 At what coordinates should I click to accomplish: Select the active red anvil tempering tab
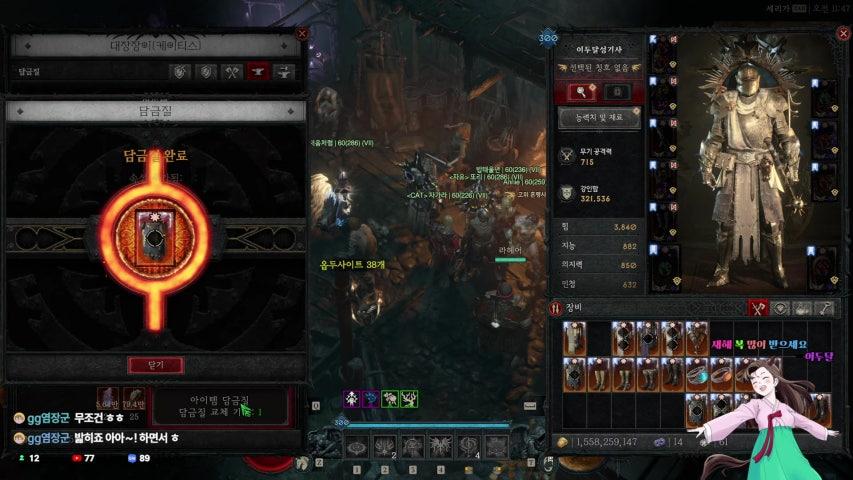tap(257, 72)
